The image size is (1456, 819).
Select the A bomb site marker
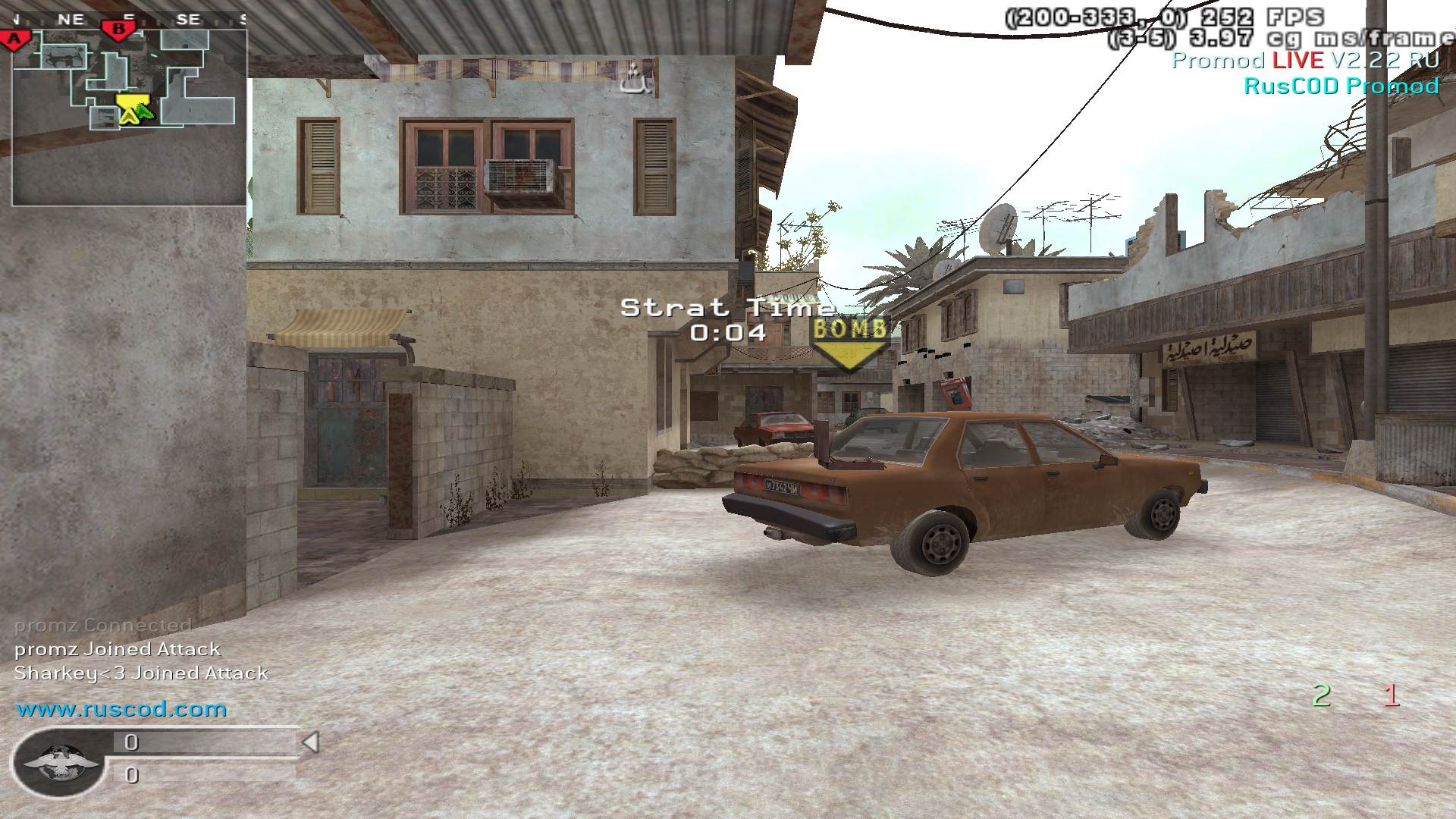pyautogui.click(x=13, y=39)
